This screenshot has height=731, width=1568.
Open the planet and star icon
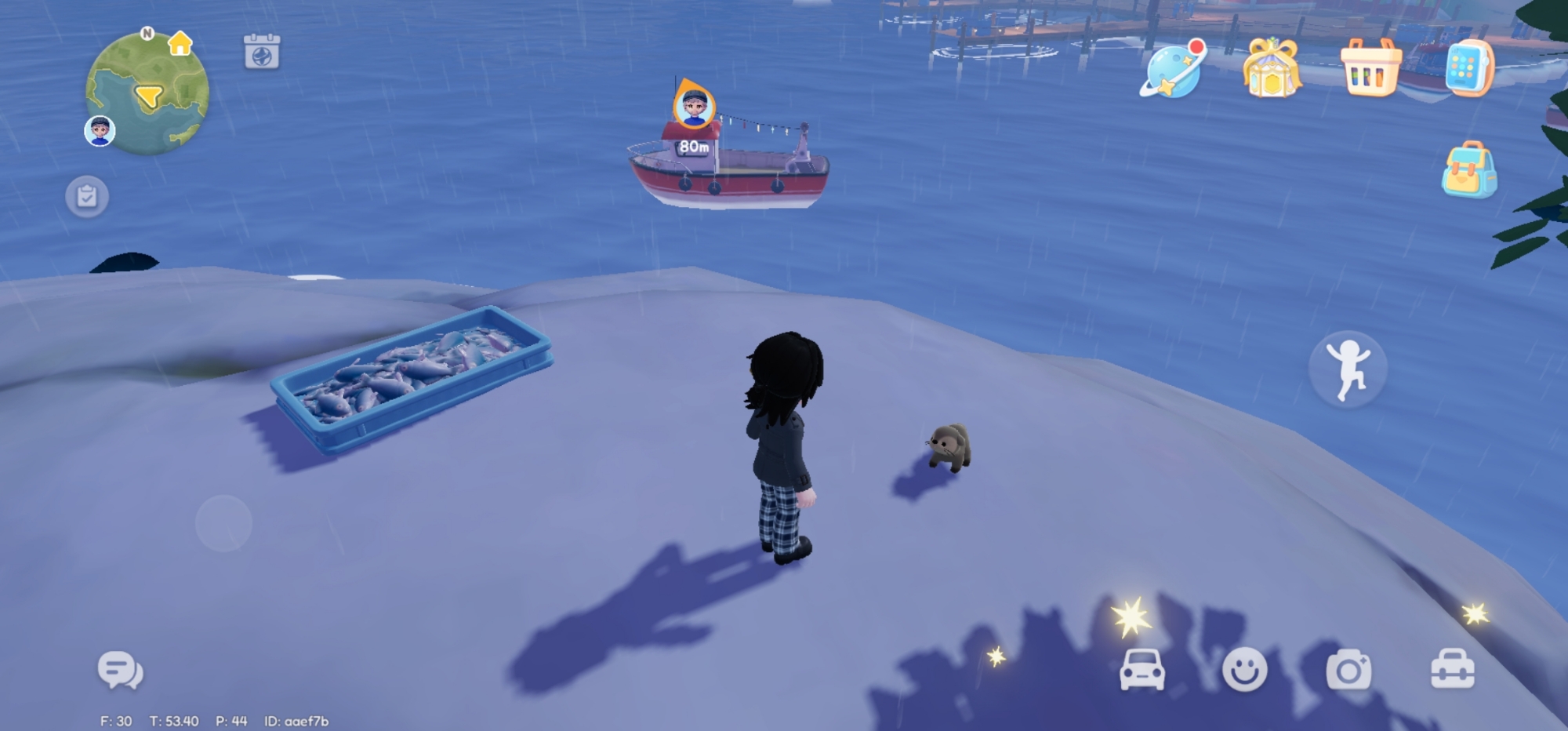click(1172, 70)
